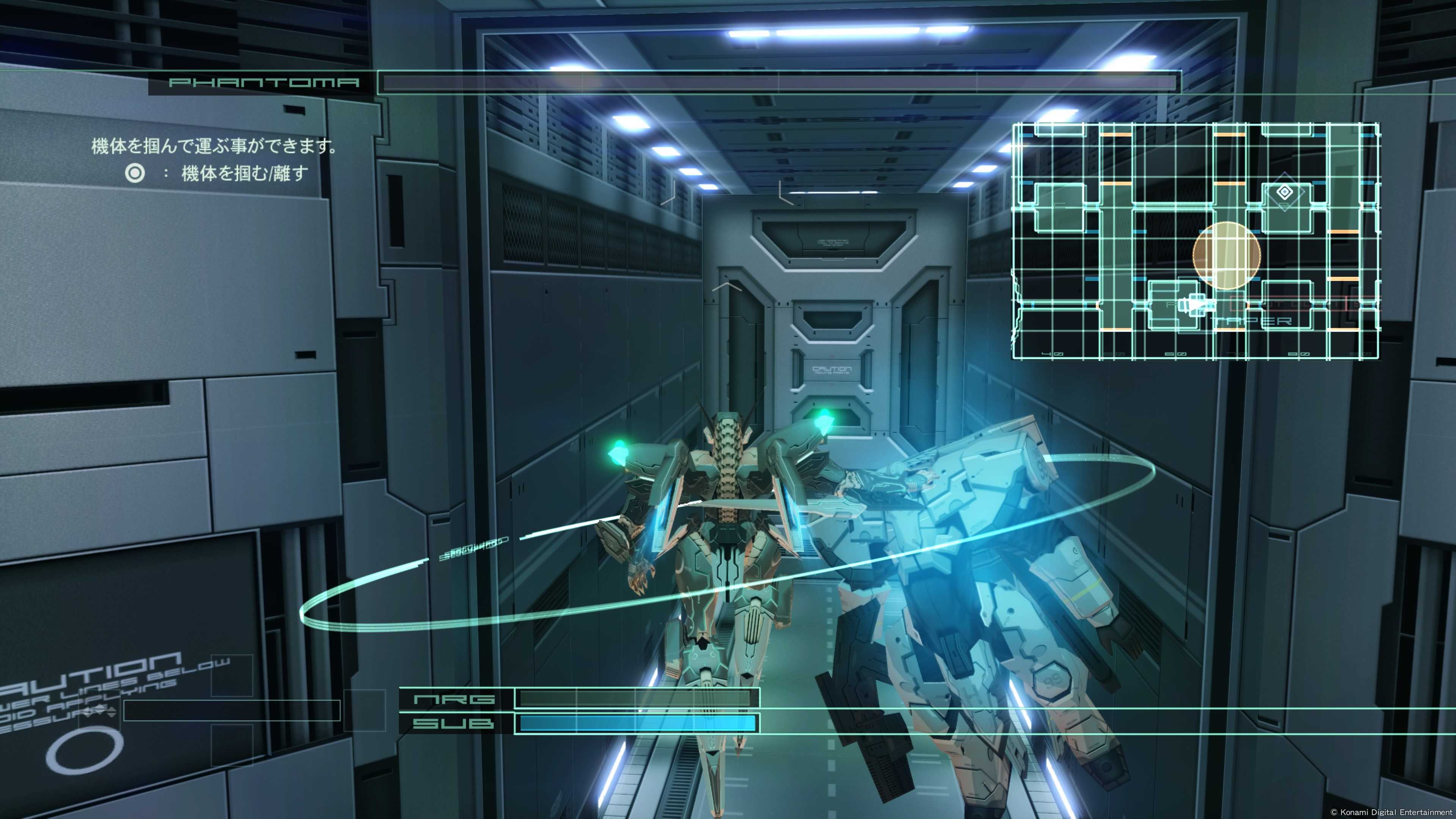This screenshot has width=1456, height=819.
Task: Click the grid minimap panel
Action: 1195,242
